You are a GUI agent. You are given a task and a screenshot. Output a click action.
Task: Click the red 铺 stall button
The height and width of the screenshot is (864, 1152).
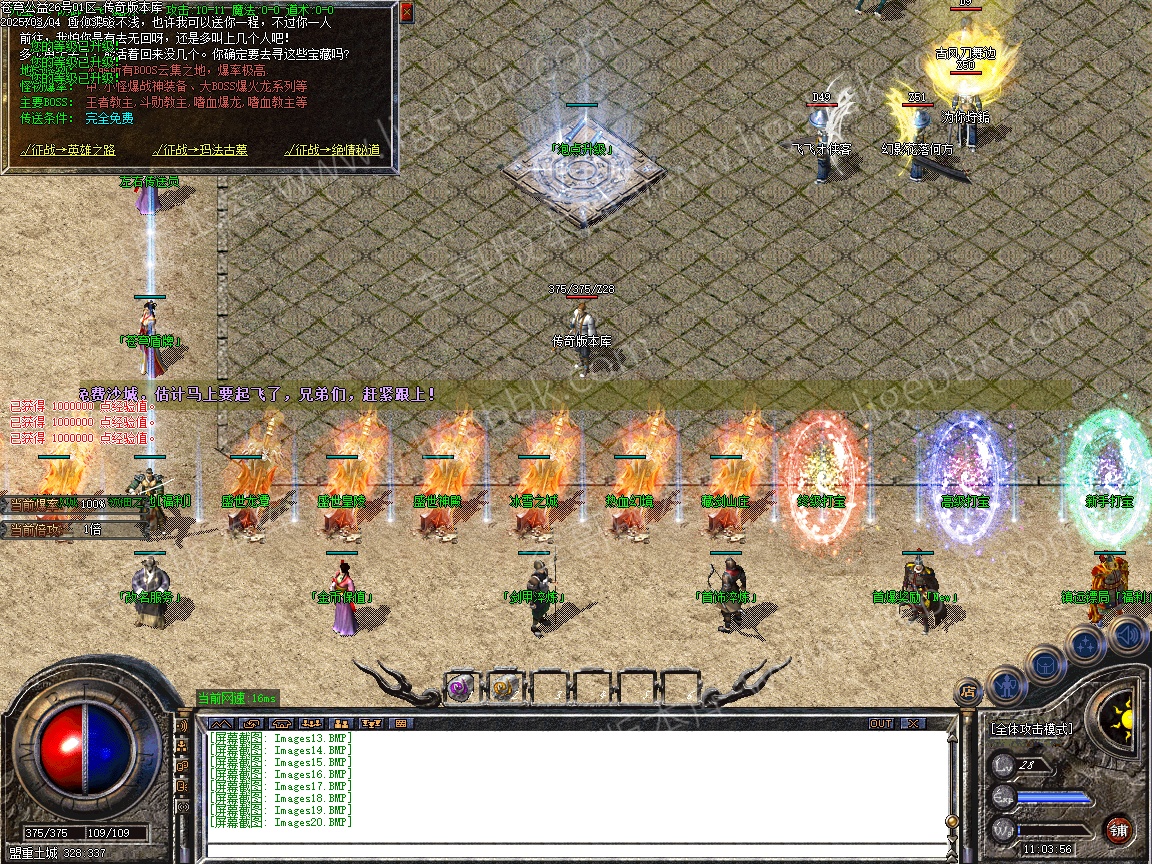coord(1119,830)
